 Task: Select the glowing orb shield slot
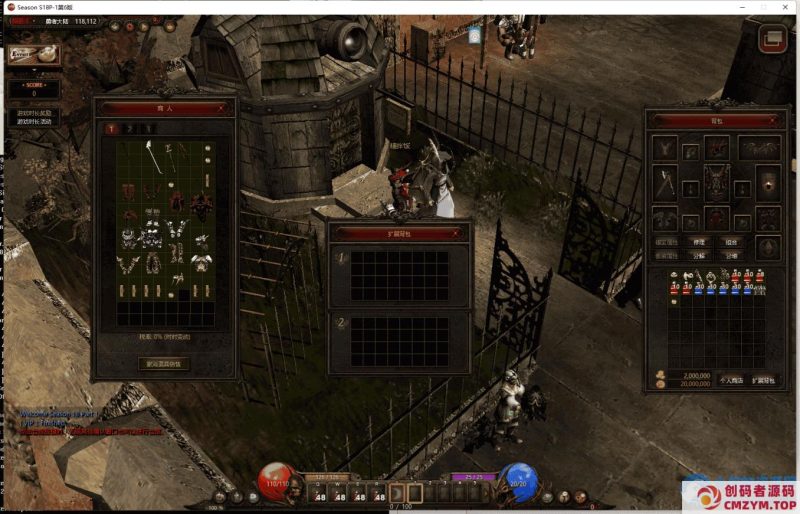pyautogui.click(x=767, y=183)
